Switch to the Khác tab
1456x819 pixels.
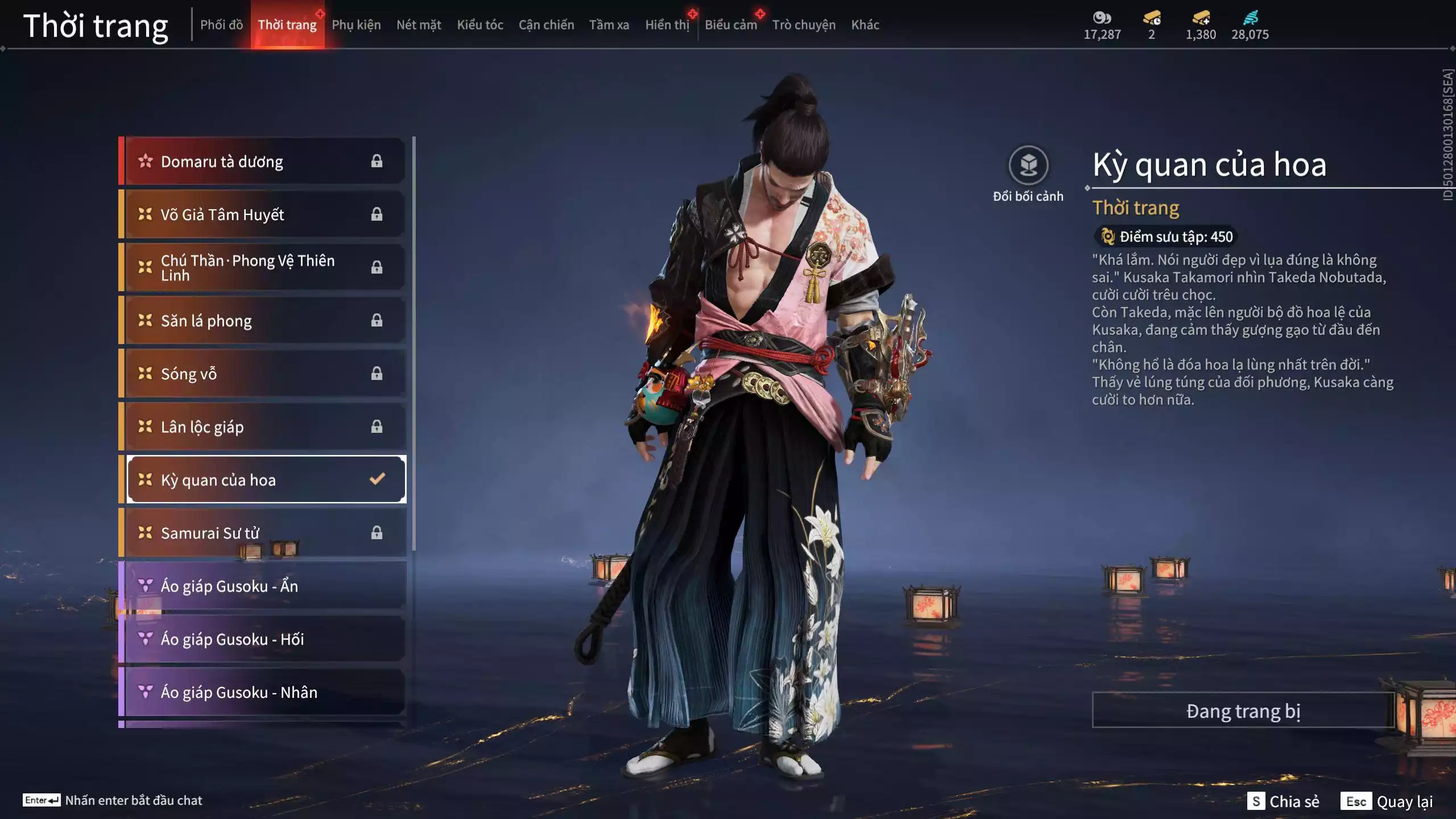pyautogui.click(x=864, y=25)
